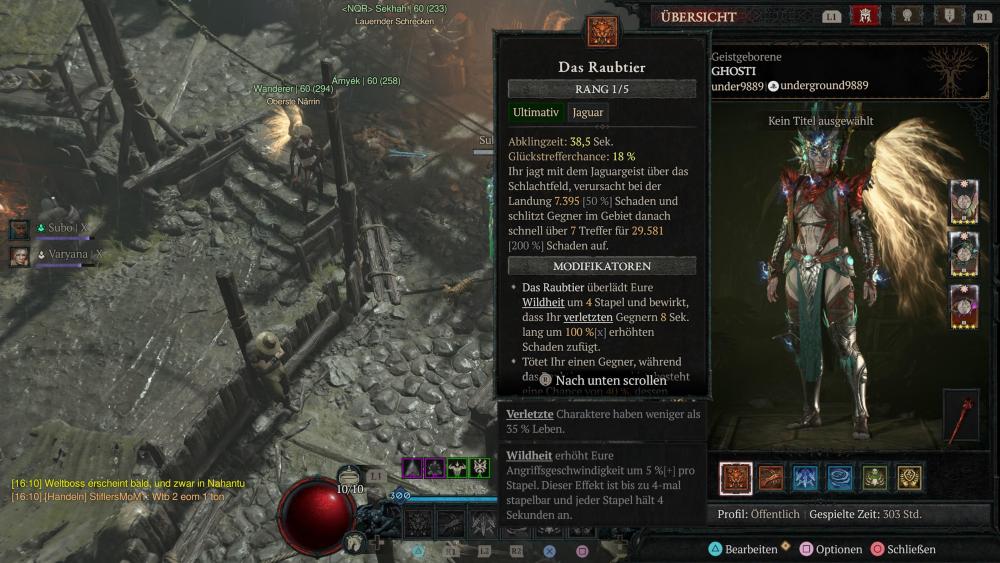
Task: Inspect the red staff weapon slot
Action: point(961,415)
